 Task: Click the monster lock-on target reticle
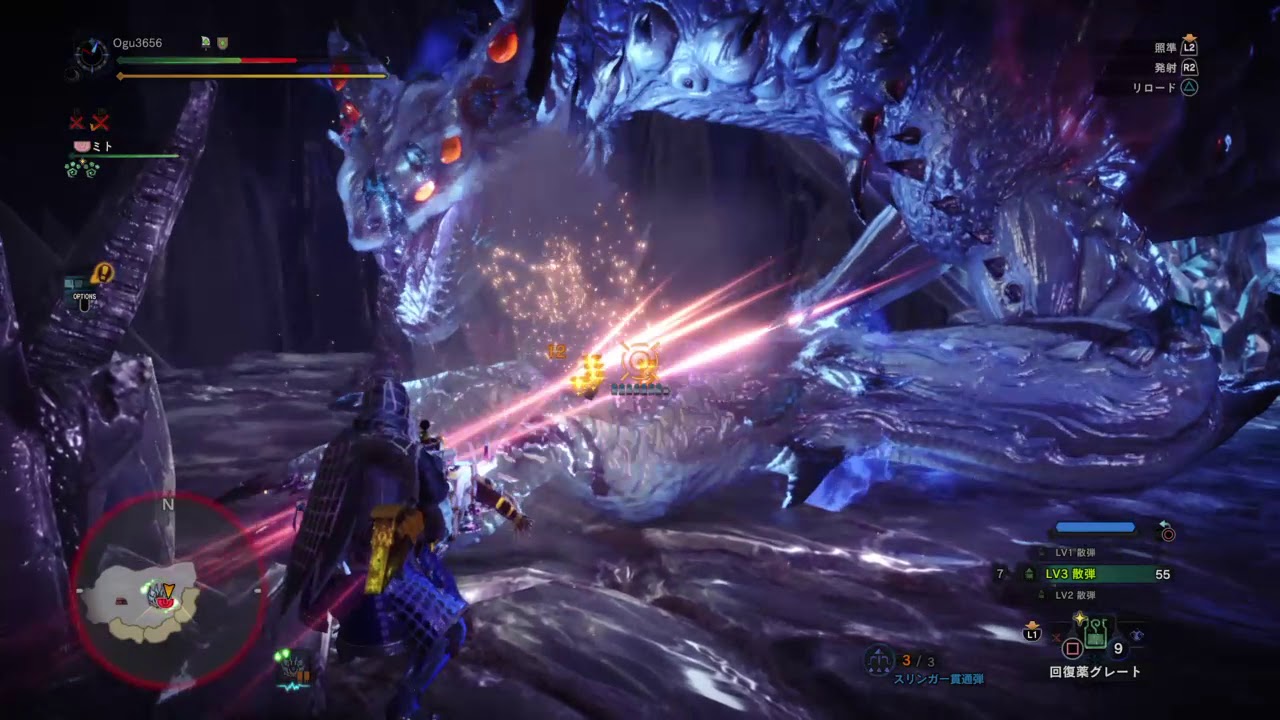pyautogui.click(x=639, y=361)
